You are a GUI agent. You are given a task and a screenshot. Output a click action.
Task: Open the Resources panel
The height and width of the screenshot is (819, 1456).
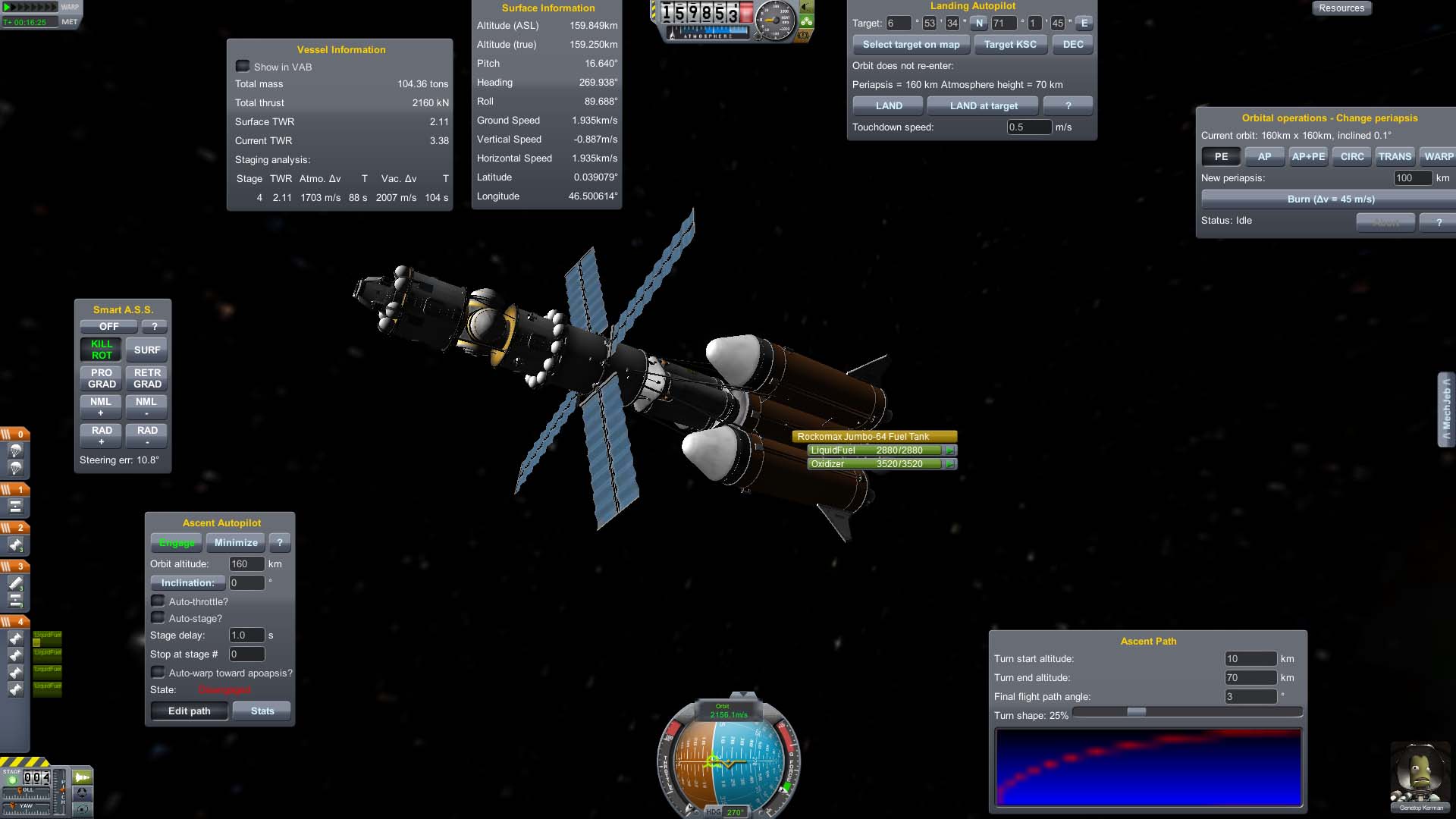point(1341,8)
